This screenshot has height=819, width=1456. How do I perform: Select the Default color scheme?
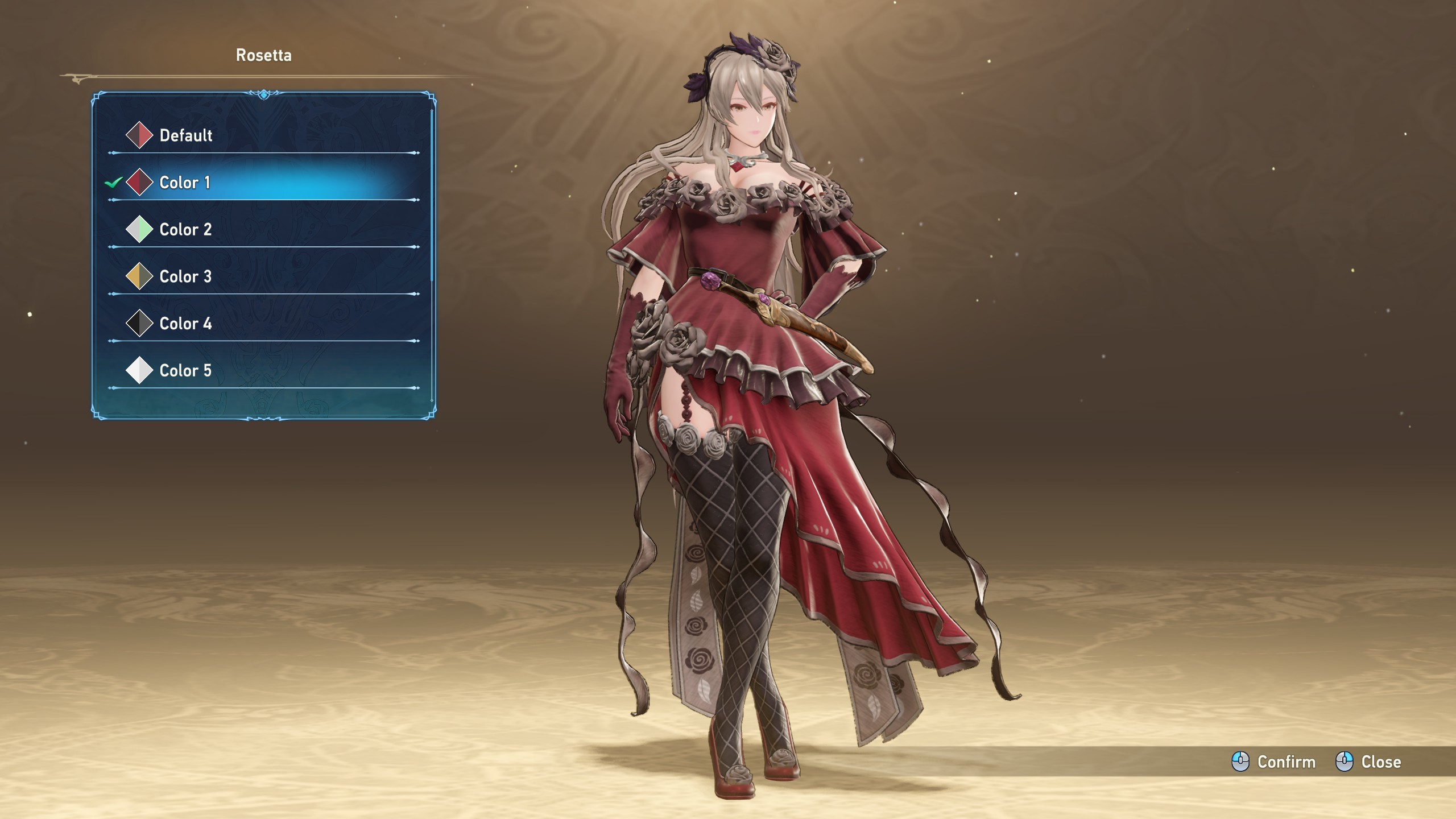pos(186,135)
